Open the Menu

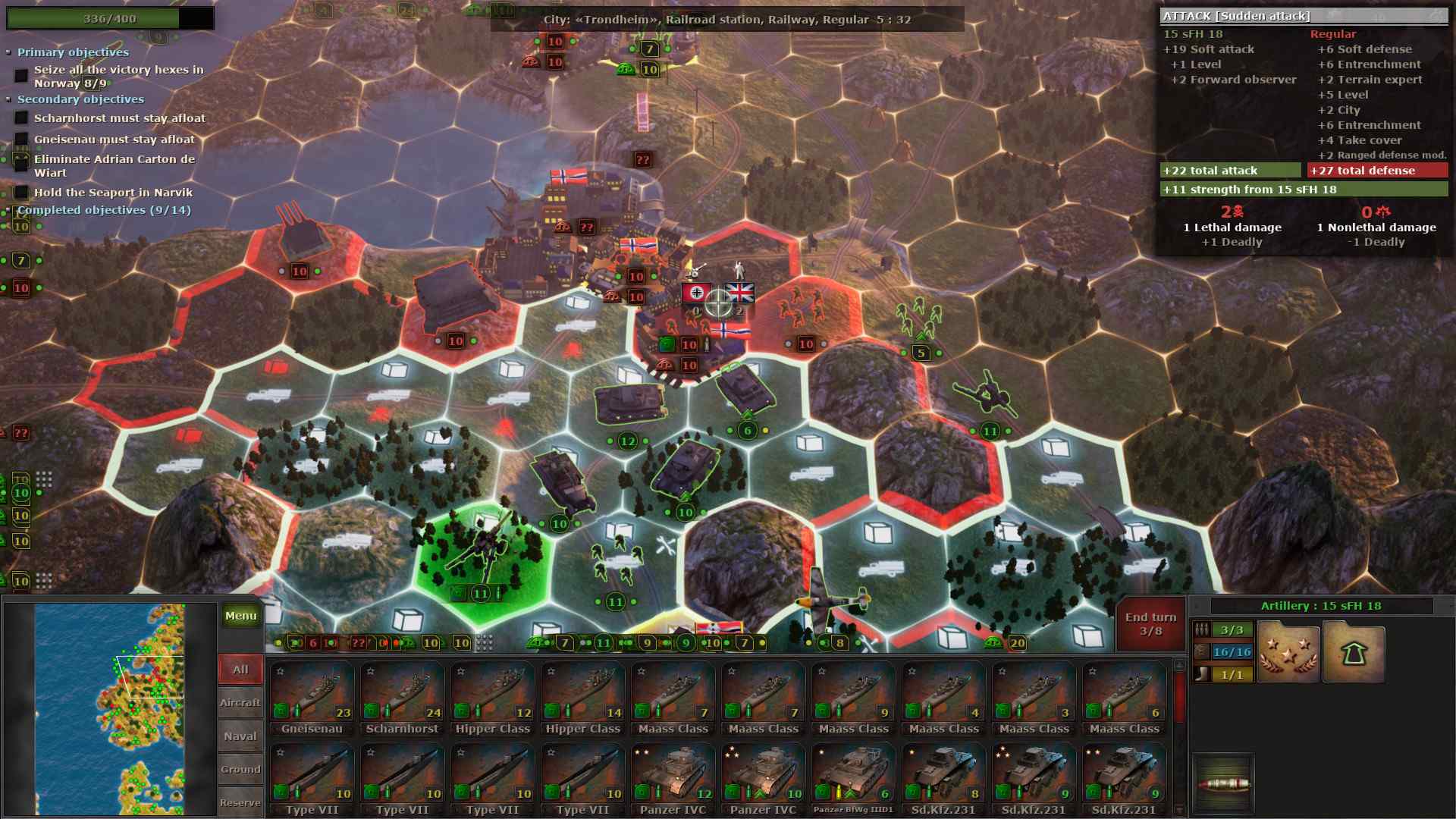tap(240, 616)
